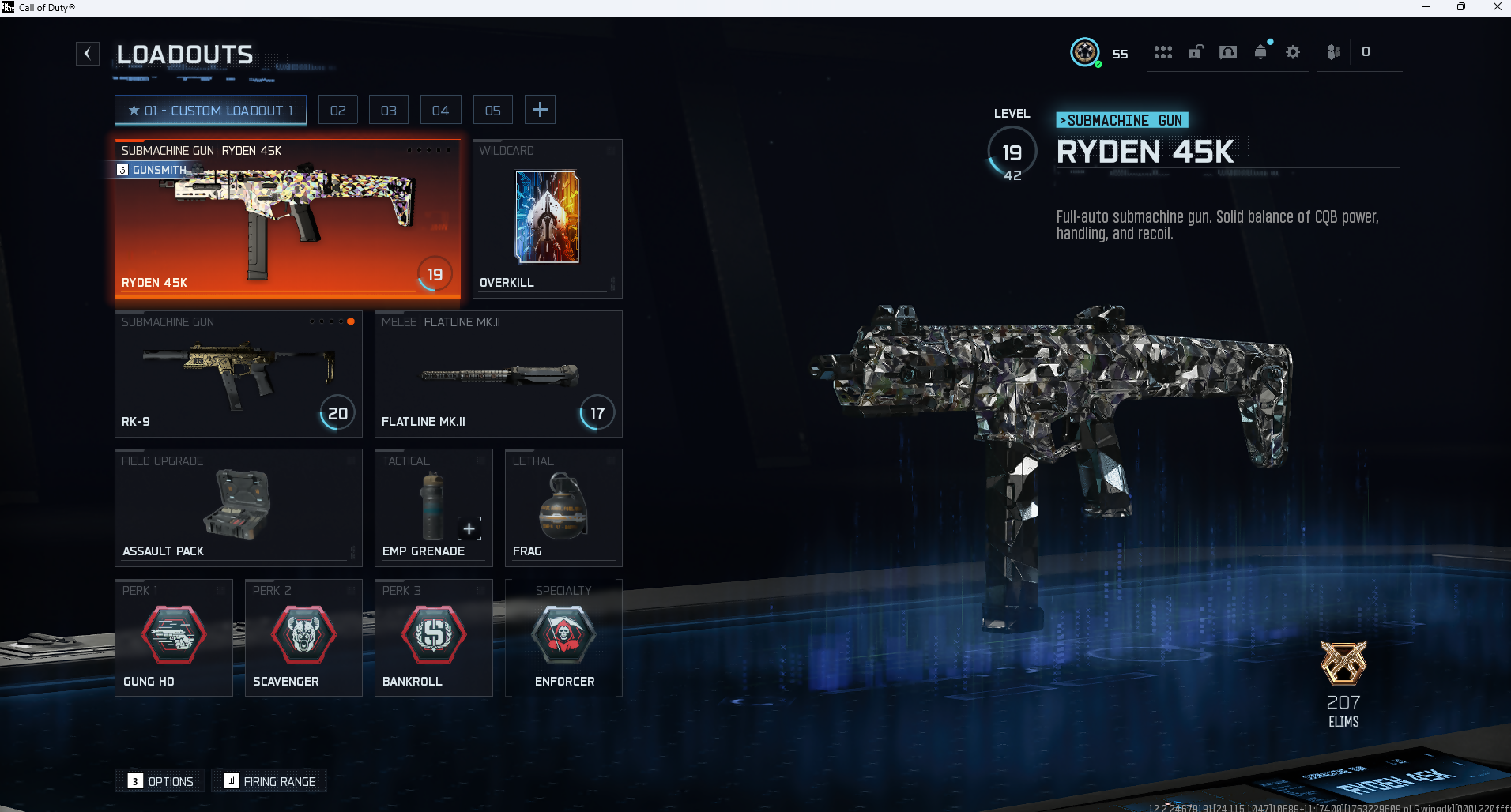The image size is (1511, 812).
Task: Add a new loadout with the plus button
Action: tap(540, 110)
